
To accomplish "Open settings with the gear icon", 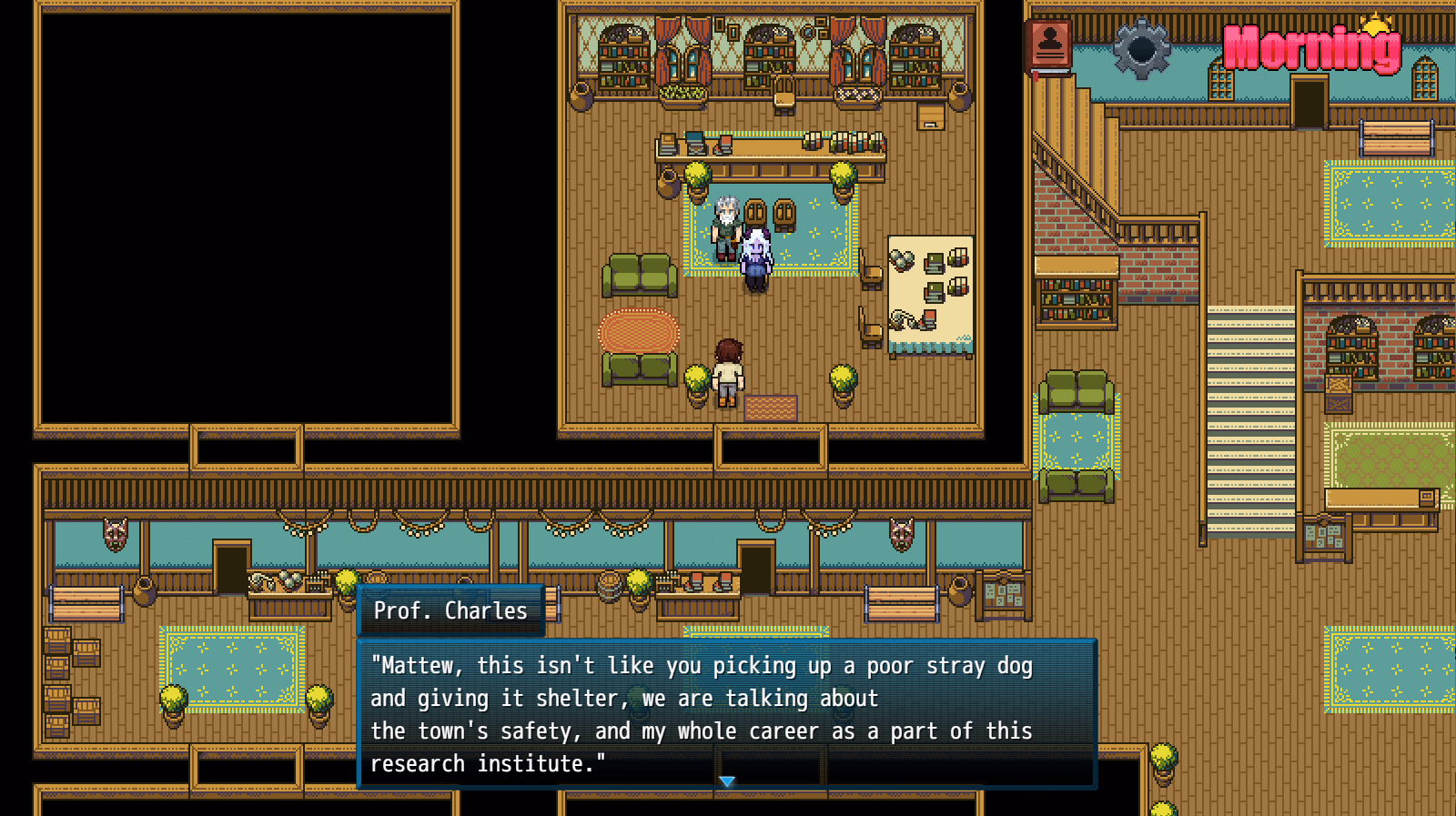I will point(1141,48).
